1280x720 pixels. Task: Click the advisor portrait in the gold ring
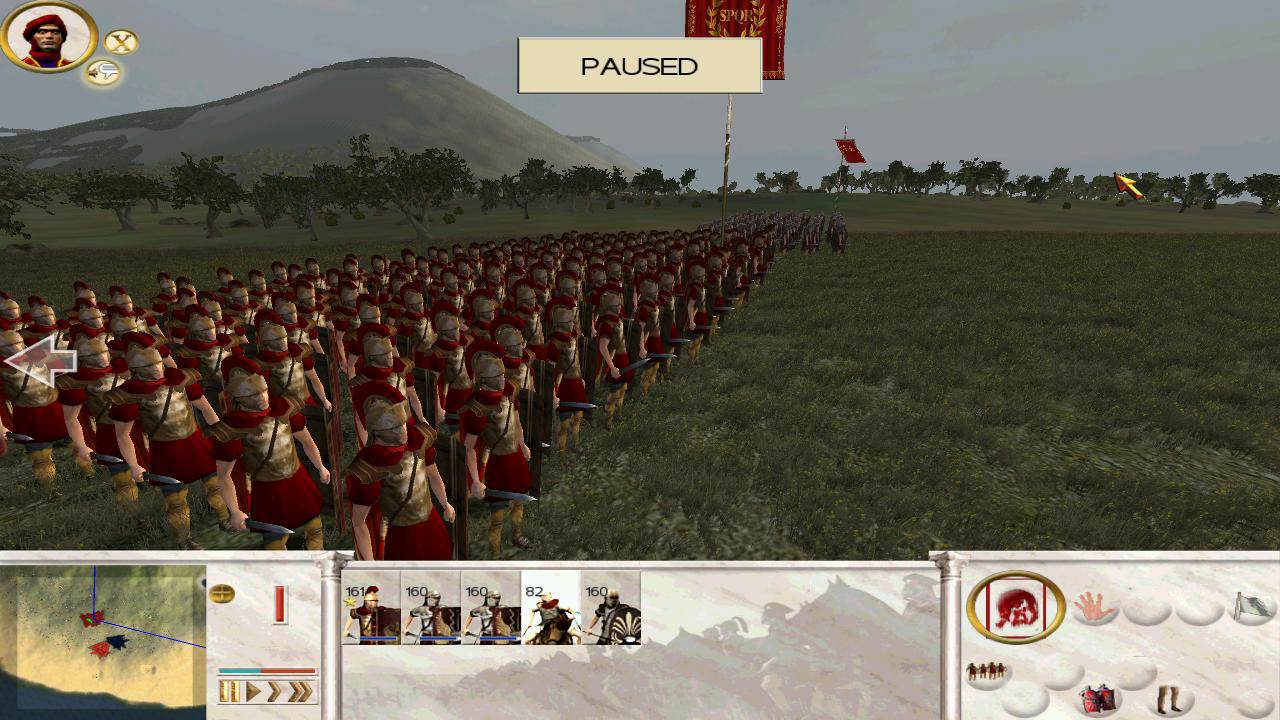(47, 36)
